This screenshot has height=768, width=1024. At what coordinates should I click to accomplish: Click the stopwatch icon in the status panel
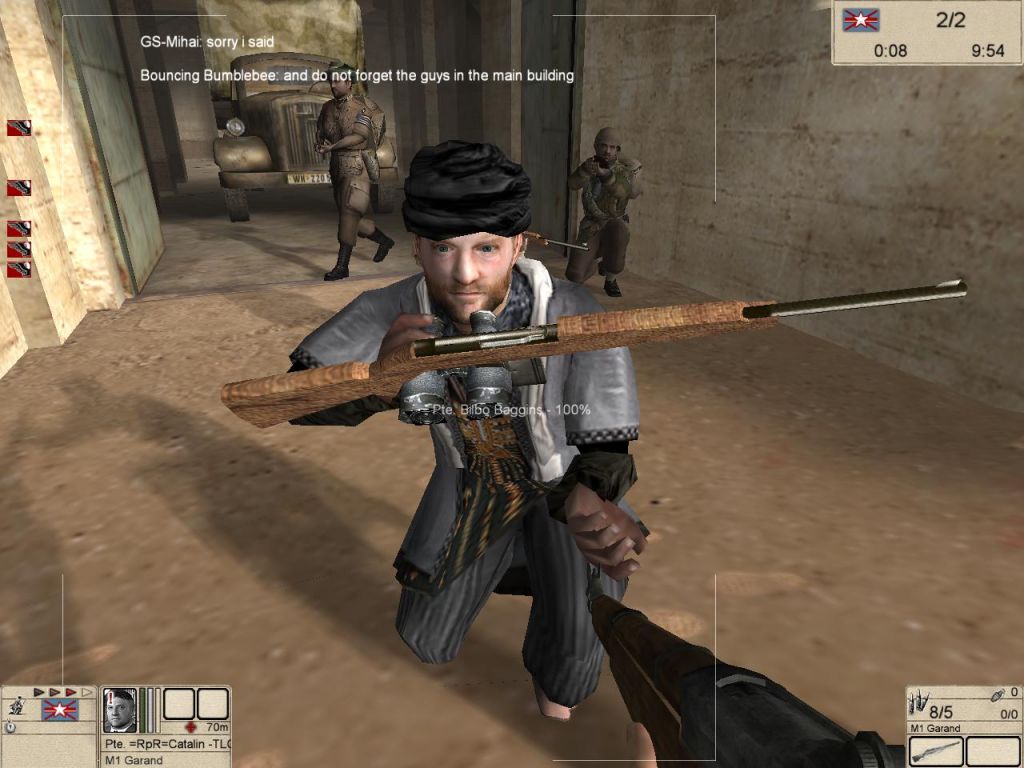(9, 728)
